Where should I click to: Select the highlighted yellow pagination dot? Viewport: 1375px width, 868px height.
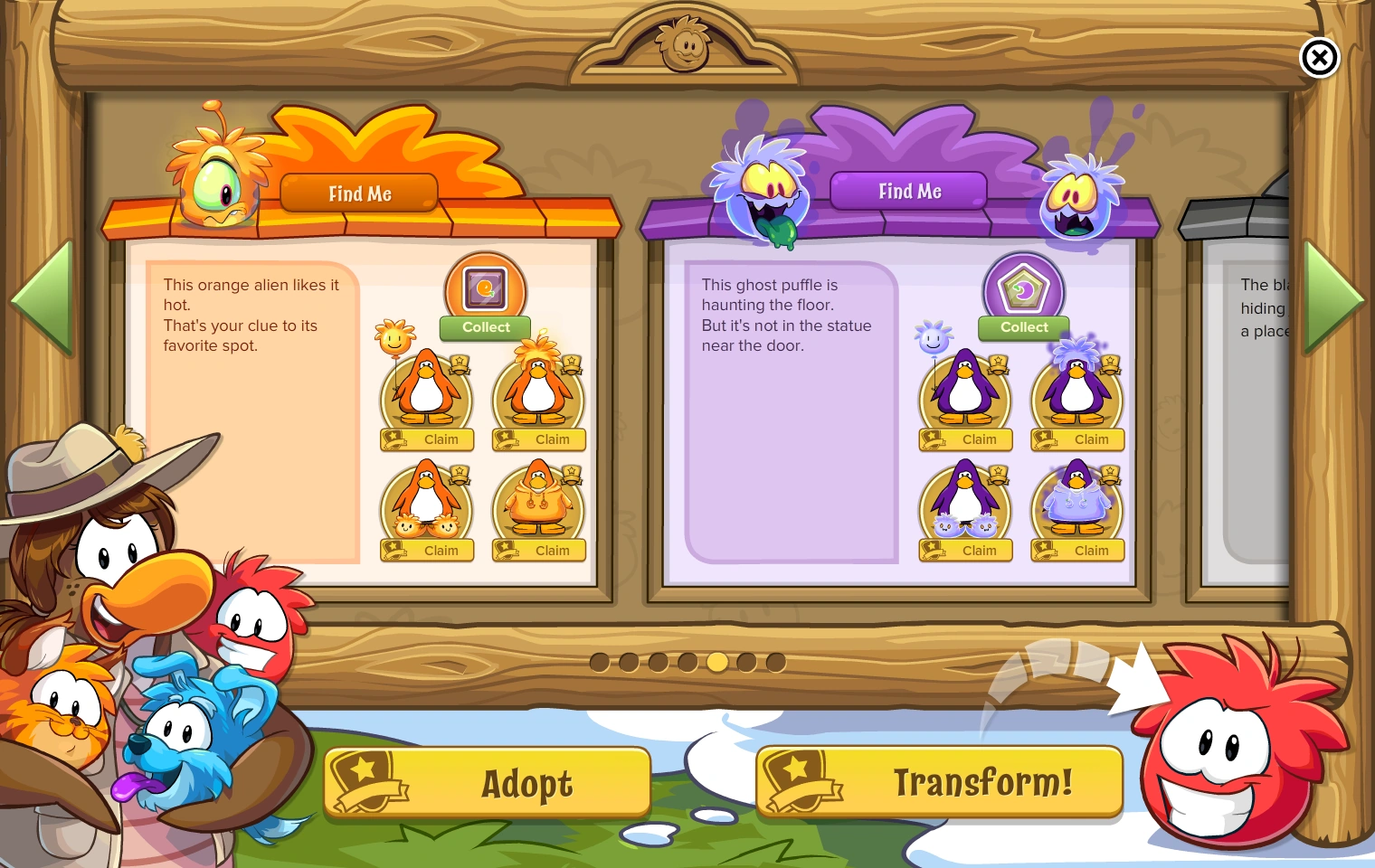[x=717, y=663]
